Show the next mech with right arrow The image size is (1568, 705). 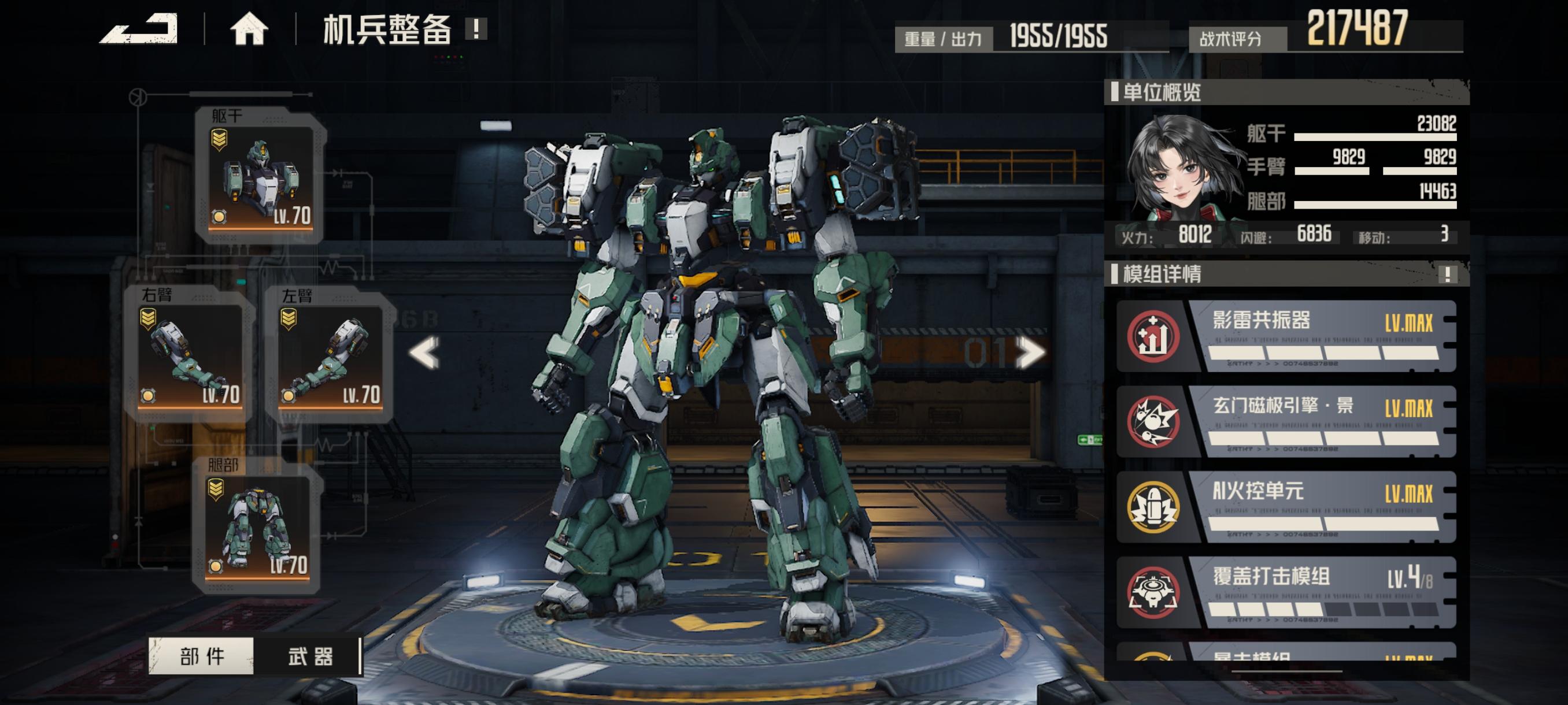[x=1031, y=353]
